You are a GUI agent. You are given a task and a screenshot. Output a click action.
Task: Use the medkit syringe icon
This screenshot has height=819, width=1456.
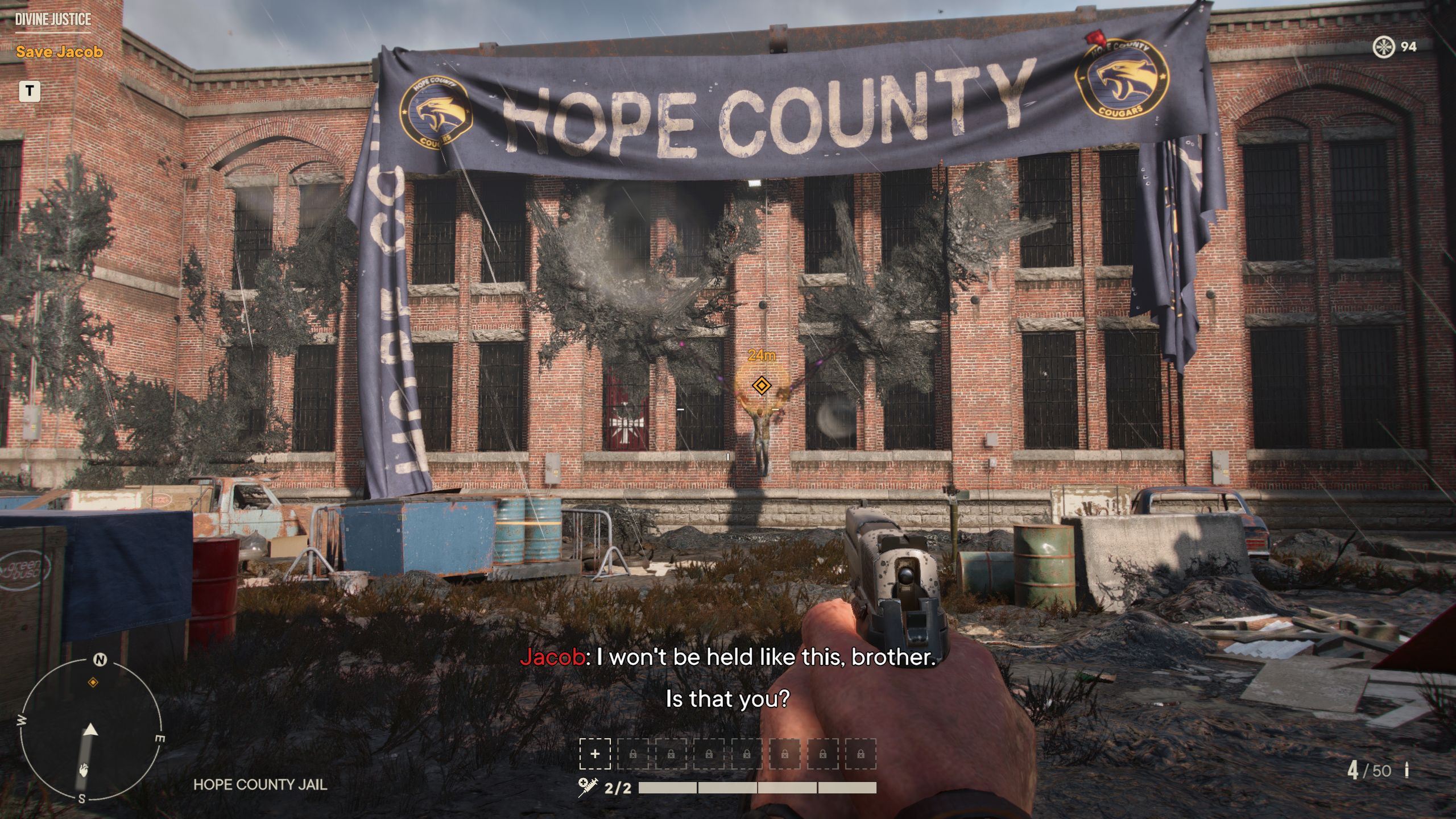[587, 787]
